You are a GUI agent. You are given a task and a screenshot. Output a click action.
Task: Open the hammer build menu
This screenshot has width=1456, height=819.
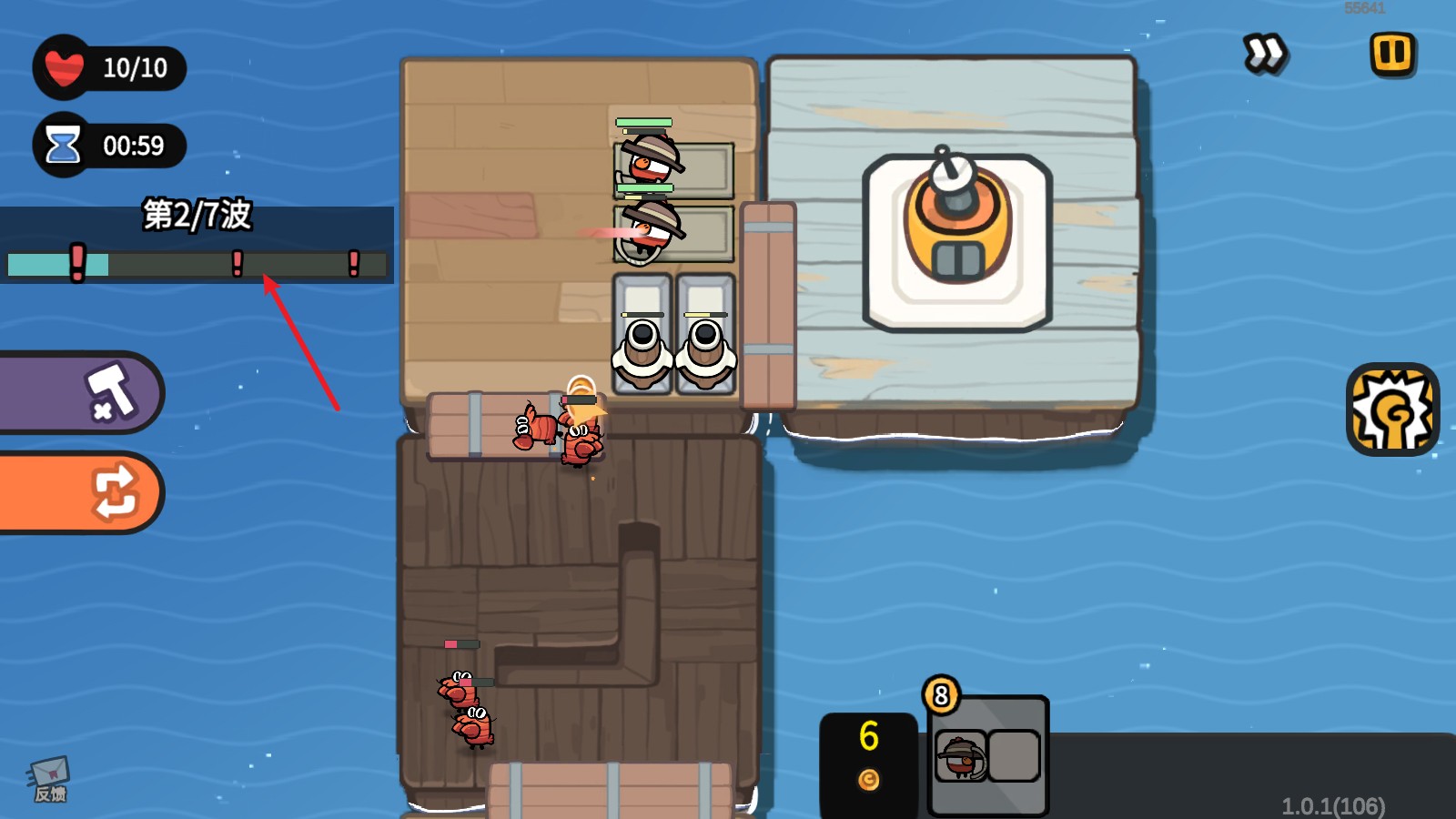click(x=82, y=393)
